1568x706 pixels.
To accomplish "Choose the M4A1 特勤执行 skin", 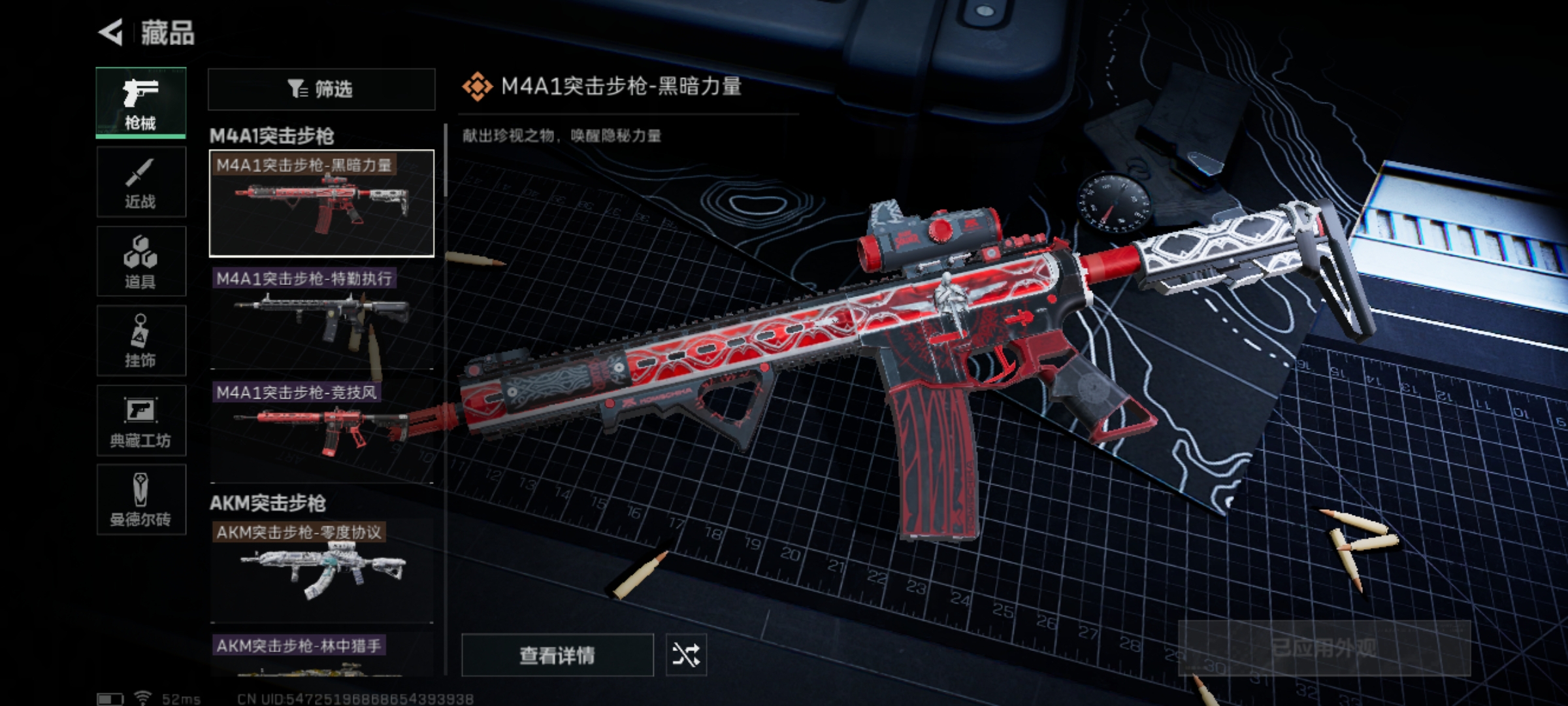I will (x=321, y=318).
